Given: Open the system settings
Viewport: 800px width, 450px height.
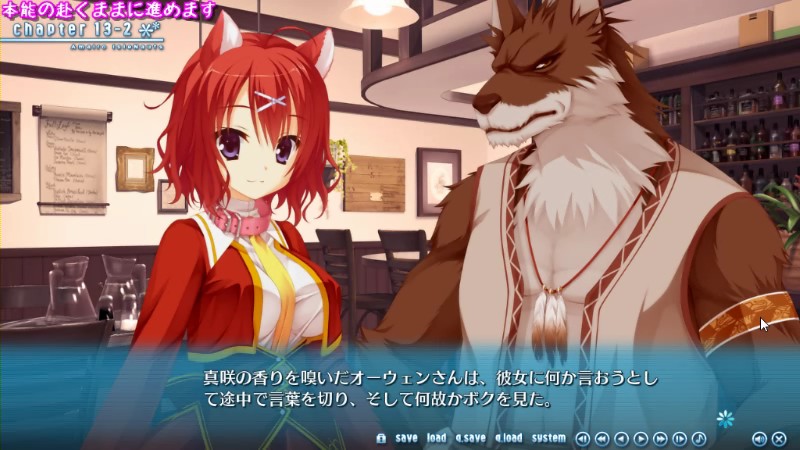Looking at the screenshot, I should (548, 438).
